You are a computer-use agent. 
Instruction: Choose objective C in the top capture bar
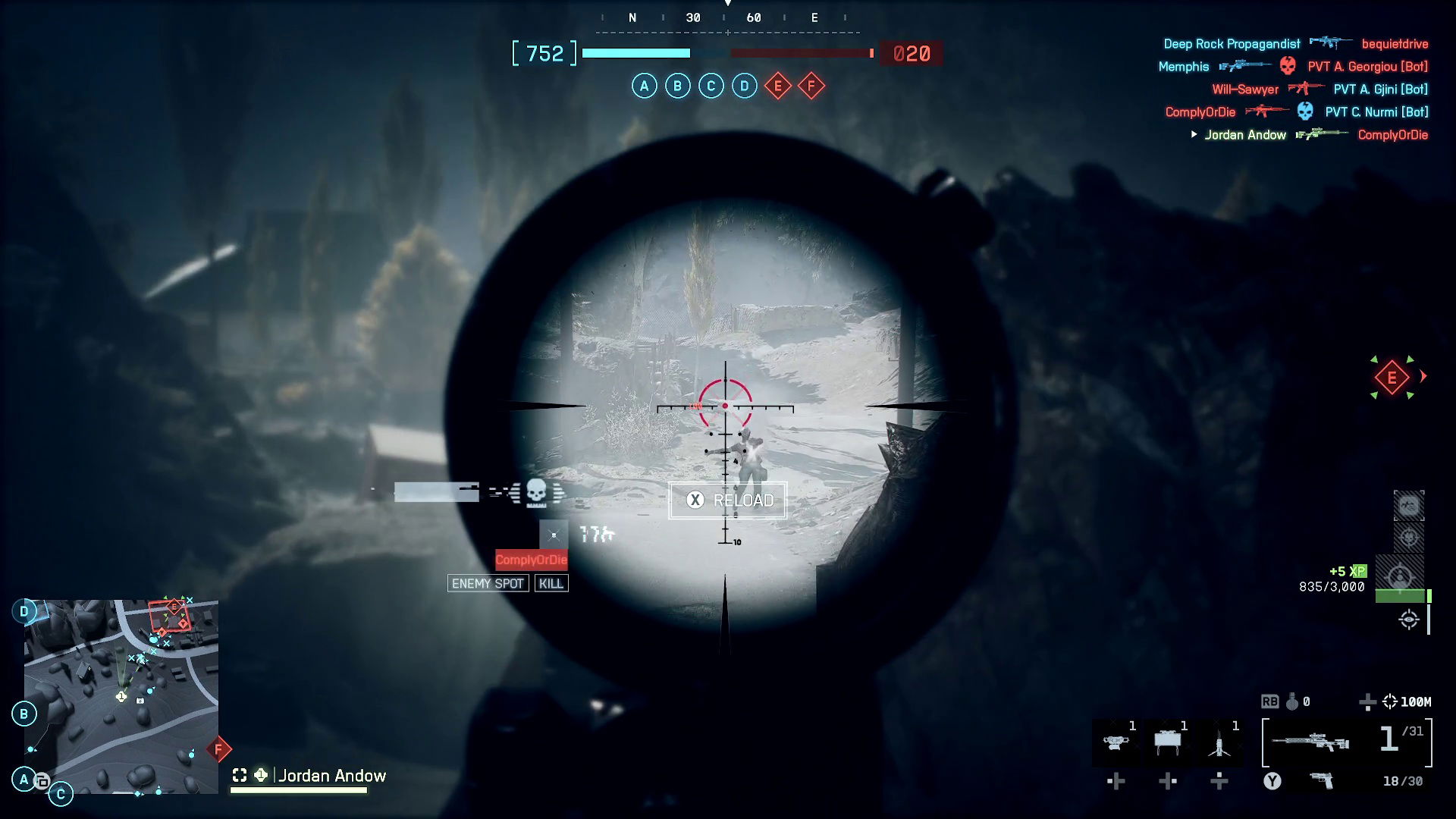(711, 86)
